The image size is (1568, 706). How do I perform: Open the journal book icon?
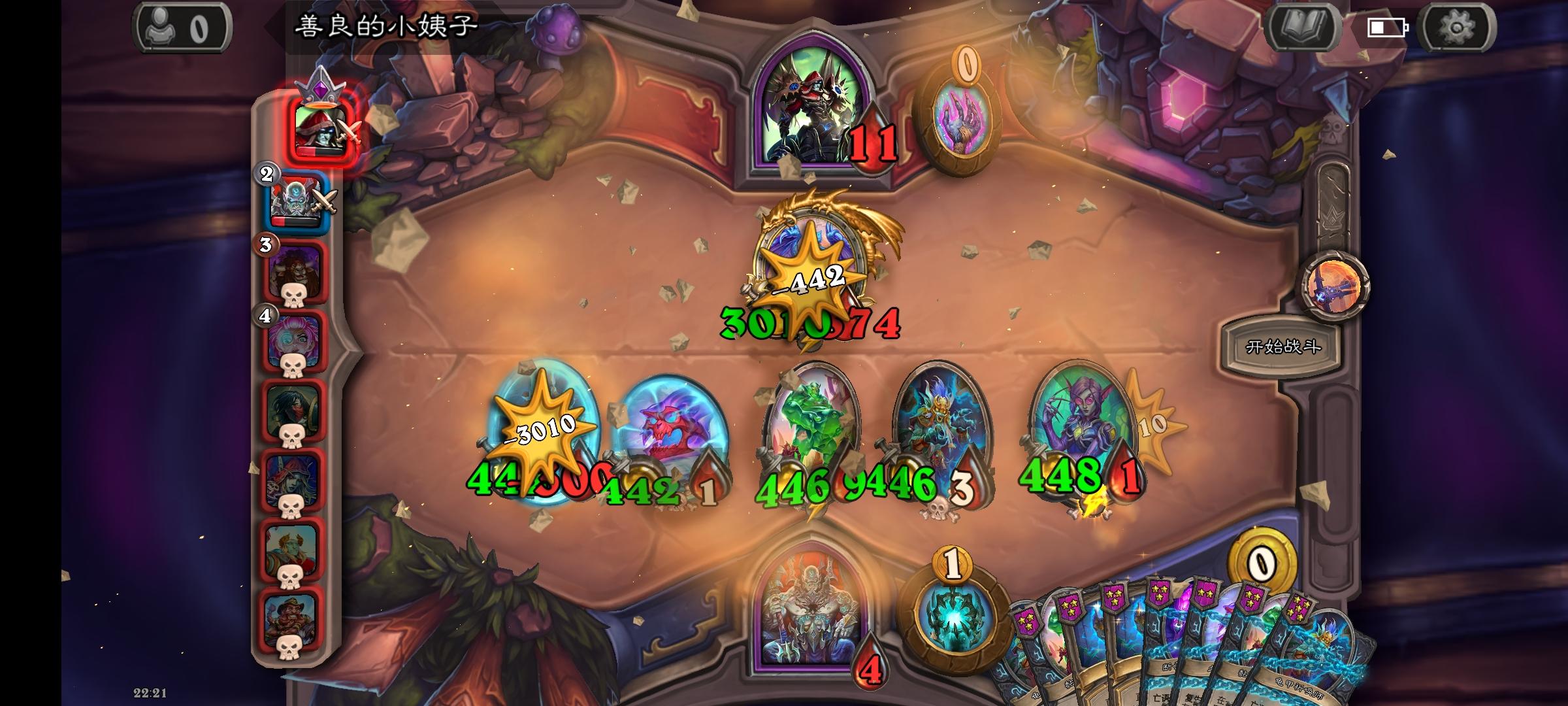point(1303,27)
